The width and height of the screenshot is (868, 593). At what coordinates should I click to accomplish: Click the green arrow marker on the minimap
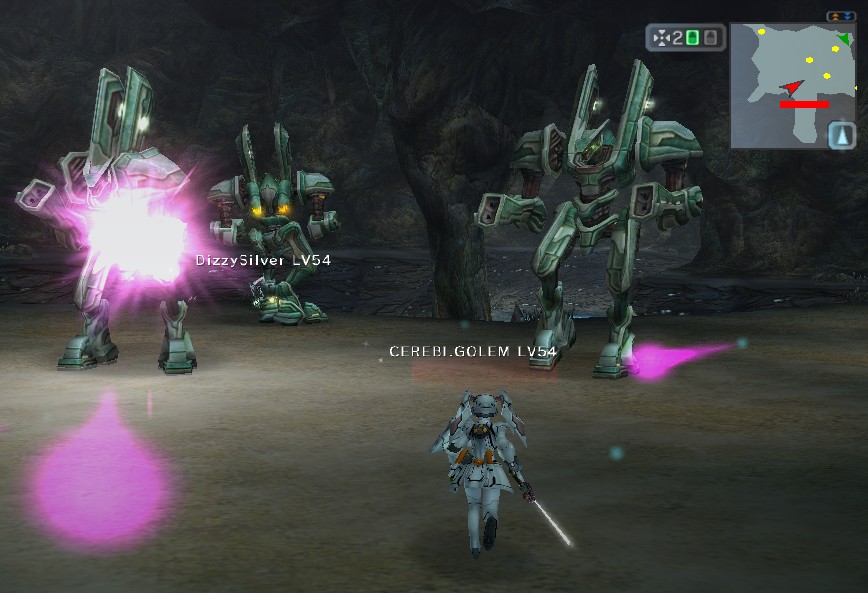point(845,39)
